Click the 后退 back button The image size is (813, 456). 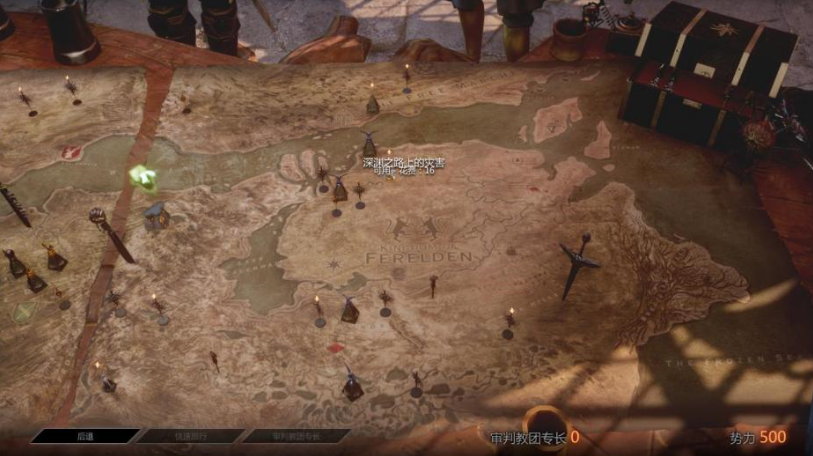(x=85, y=436)
